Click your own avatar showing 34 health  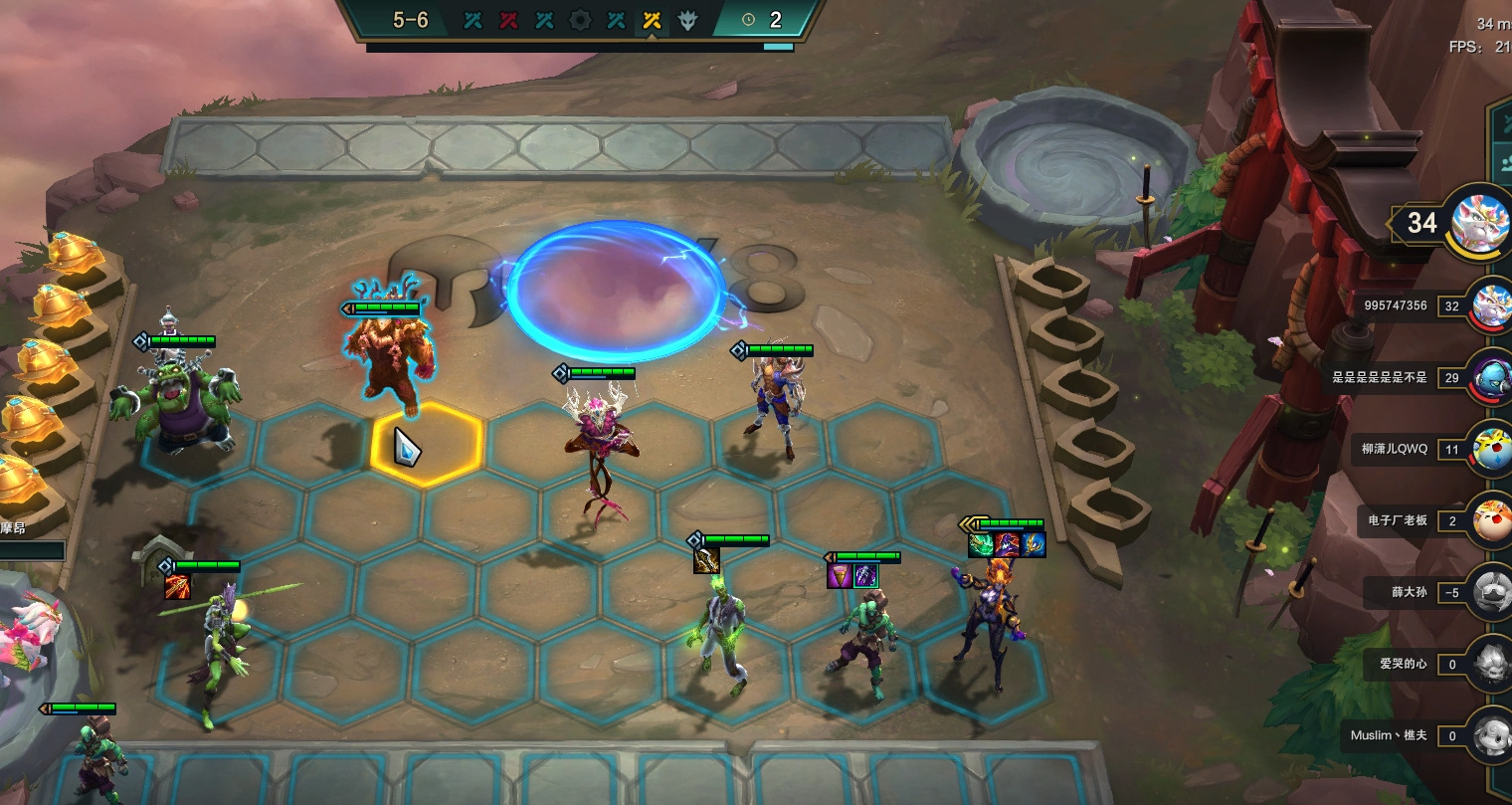tap(1480, 222)
